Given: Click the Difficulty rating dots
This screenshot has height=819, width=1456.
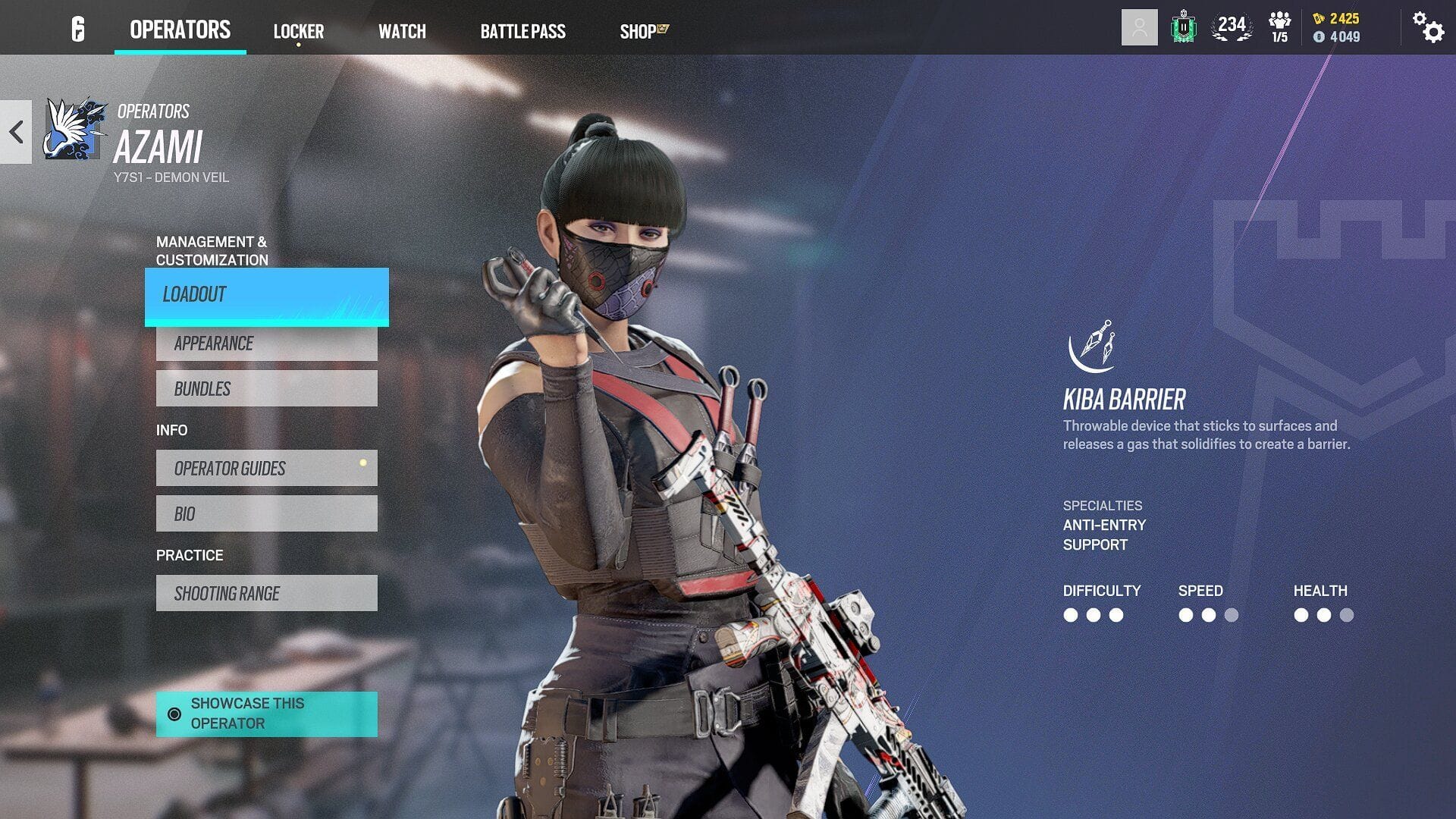Looking at the screenshot, I should click(1093, 616).
